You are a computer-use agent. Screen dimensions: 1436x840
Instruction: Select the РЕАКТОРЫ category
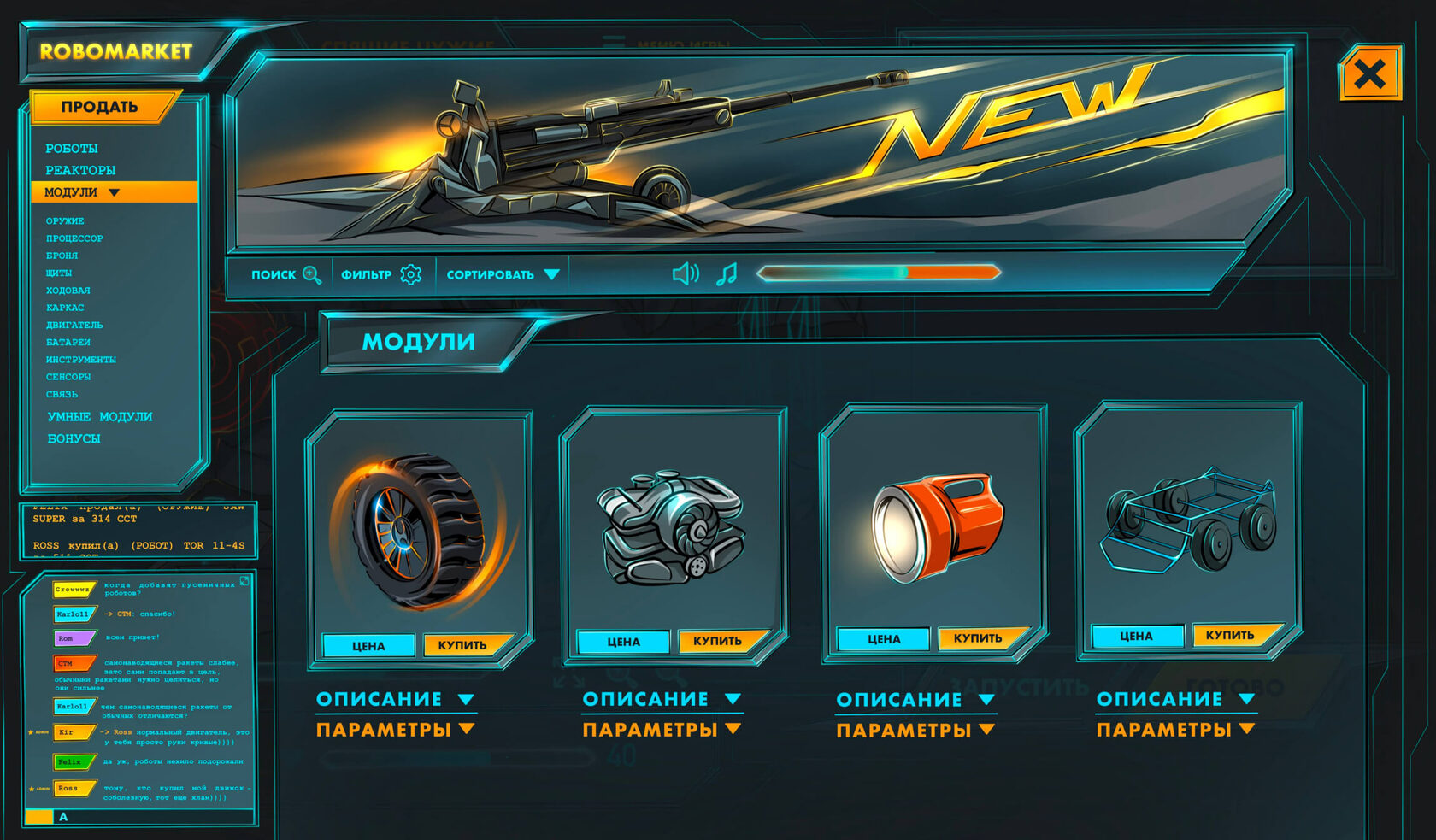tap(80, 170)
